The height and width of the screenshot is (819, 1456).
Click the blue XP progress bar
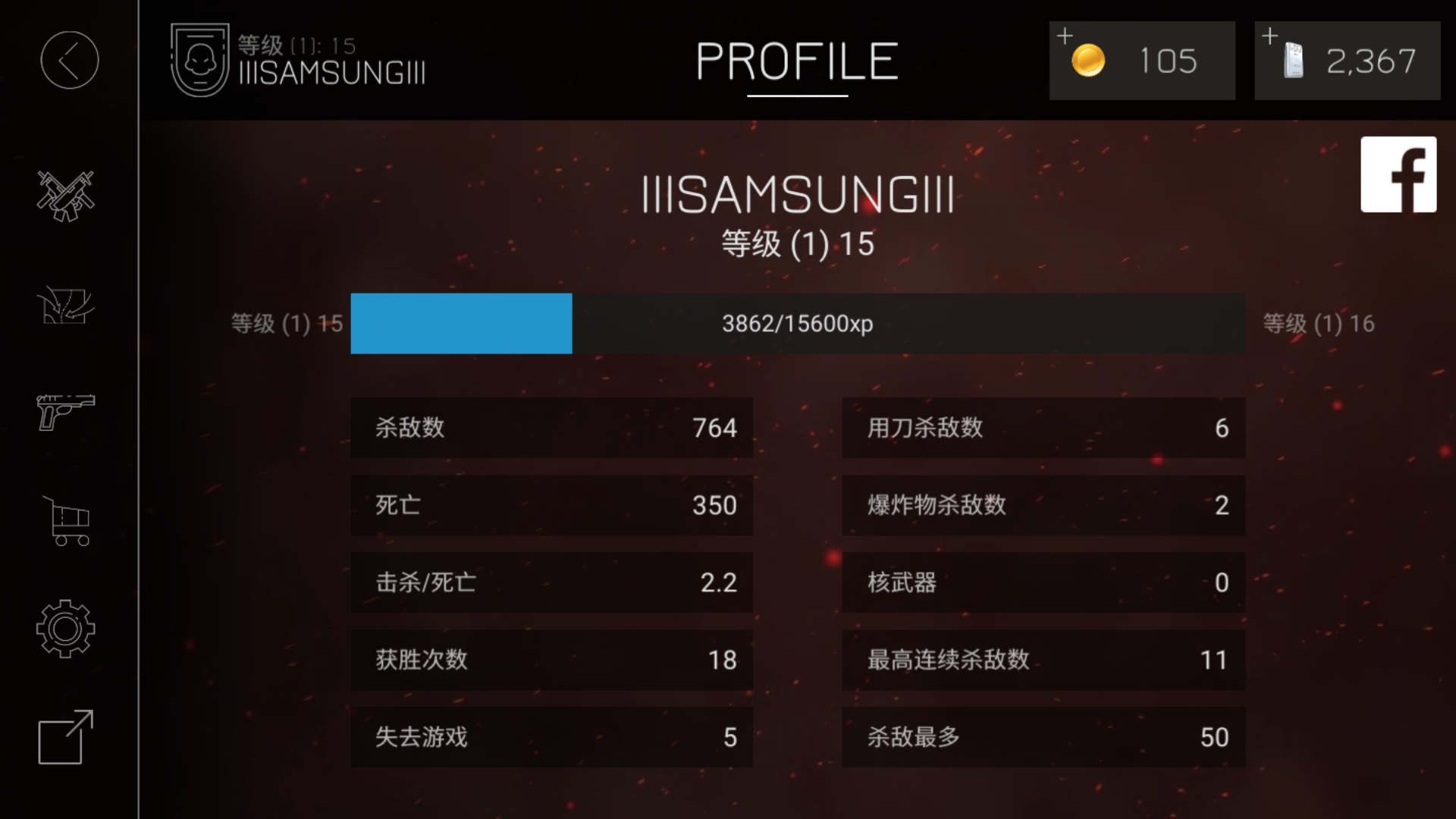(460, 323)
